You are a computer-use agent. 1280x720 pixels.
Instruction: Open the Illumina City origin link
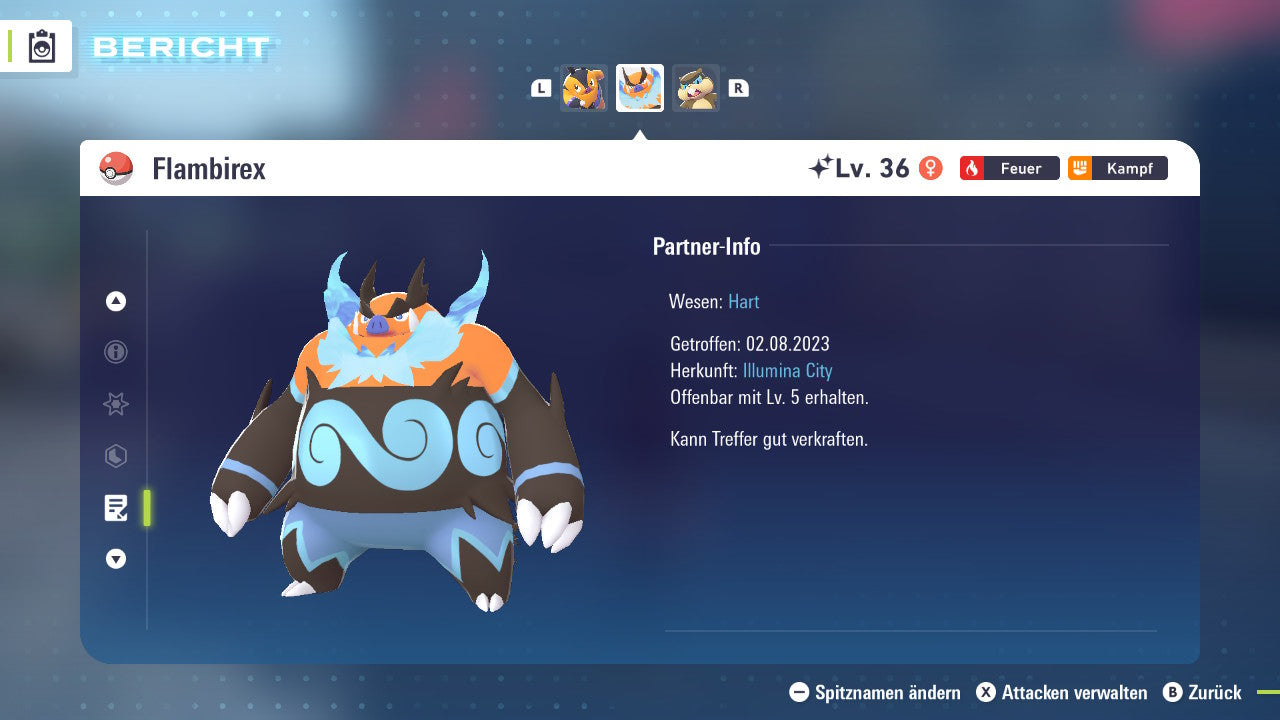tap(788, 370)
